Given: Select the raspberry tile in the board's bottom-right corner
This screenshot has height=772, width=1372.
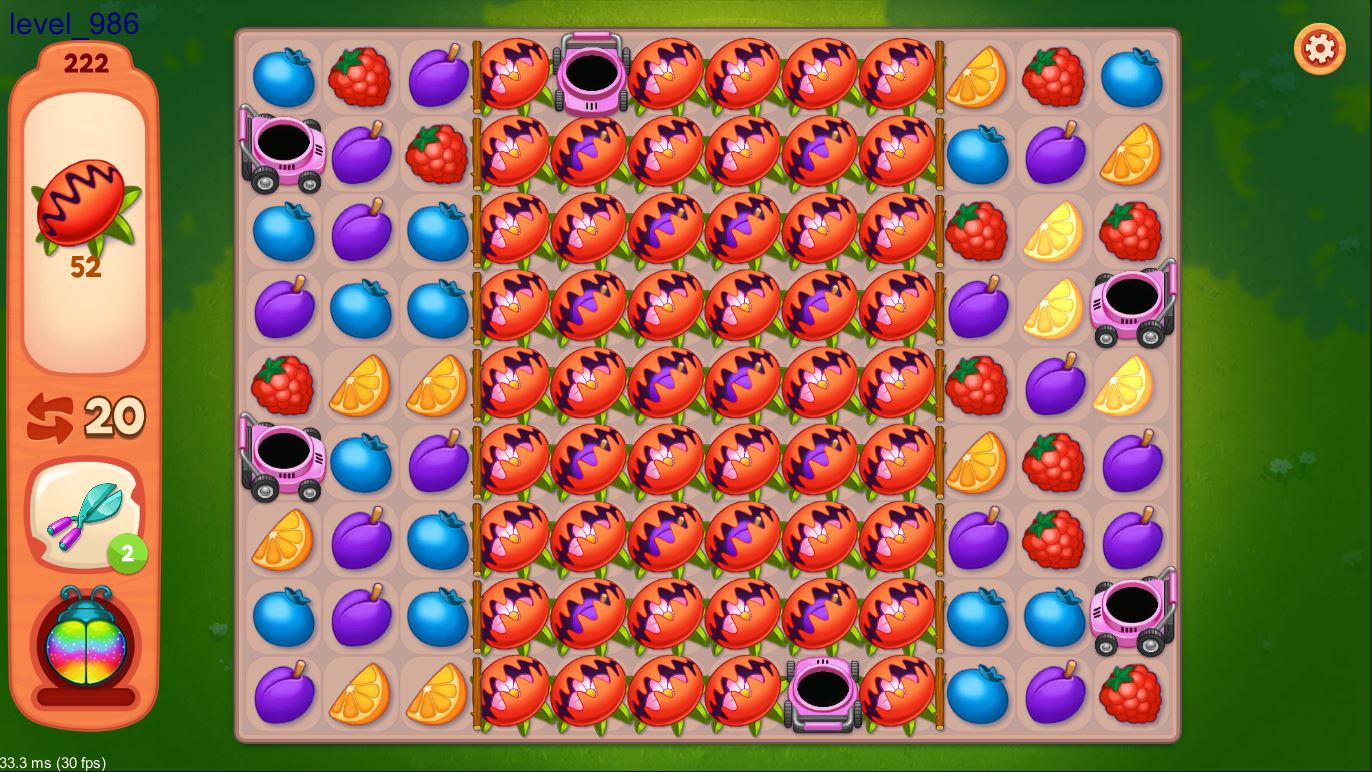Looking at the screenshot, I should [x=1130, y=692].
